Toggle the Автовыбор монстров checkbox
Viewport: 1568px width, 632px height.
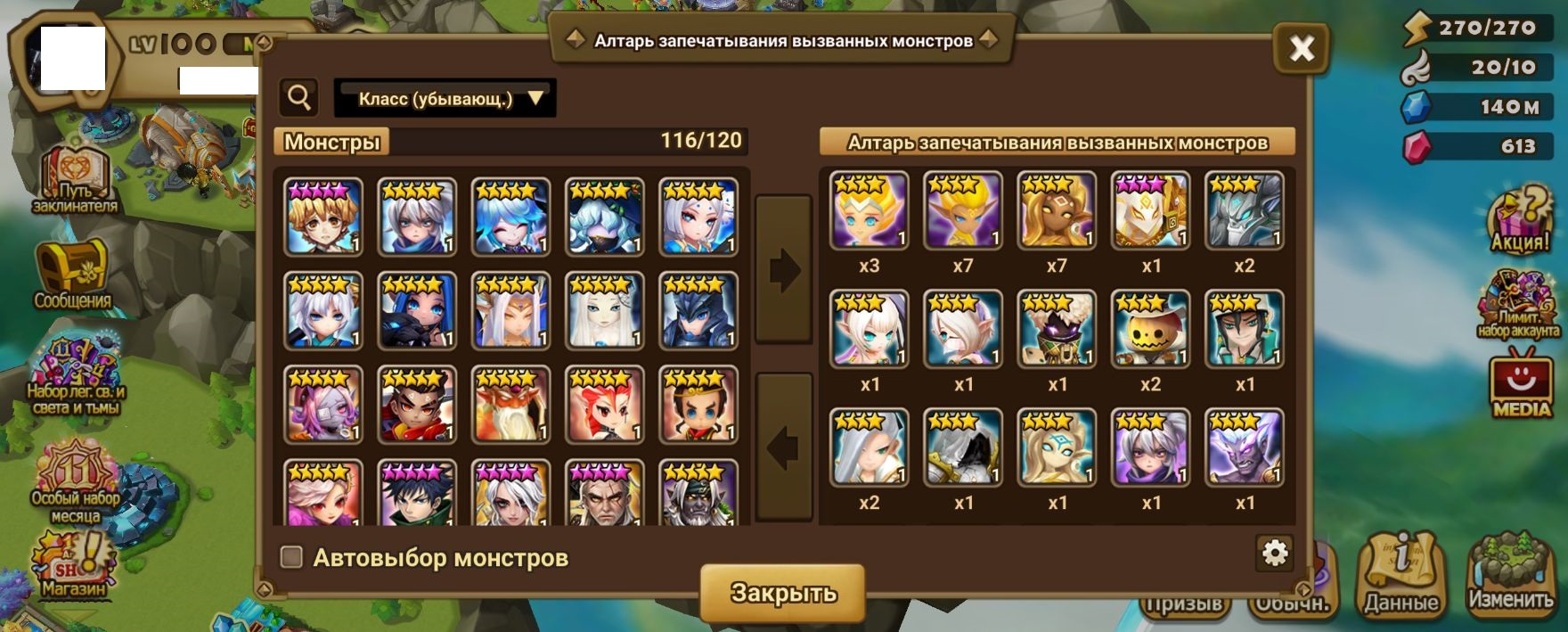[x=291, y=557]
